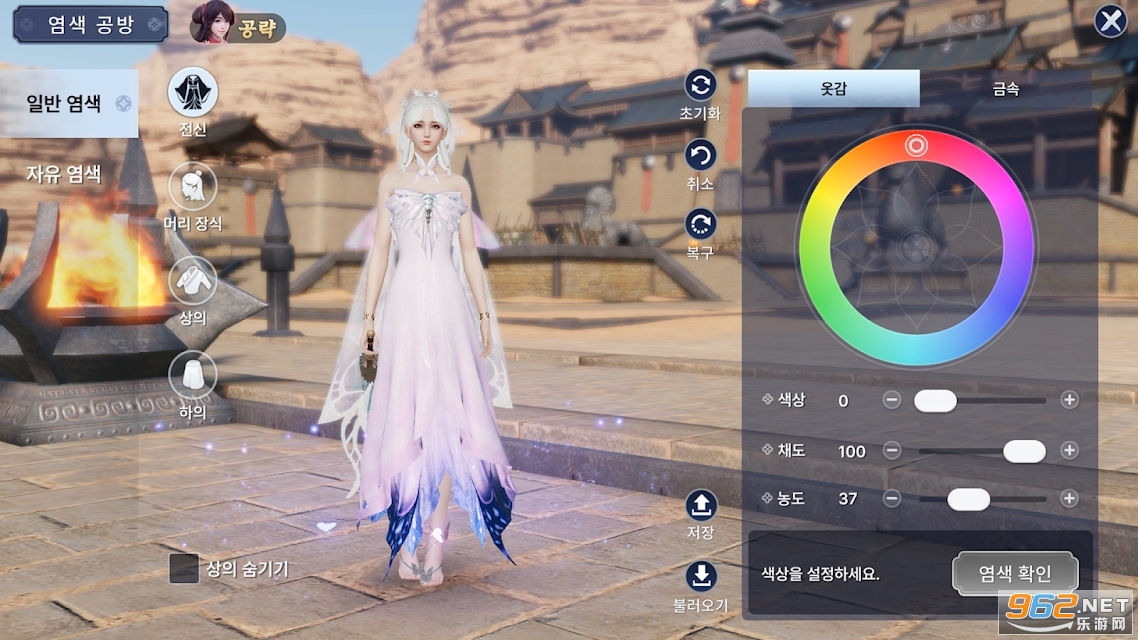Image resolution: width=1138 pixels, height=640 pixels.
Task: Open the 공략 guide button
Action: click(x=238, y=27)
